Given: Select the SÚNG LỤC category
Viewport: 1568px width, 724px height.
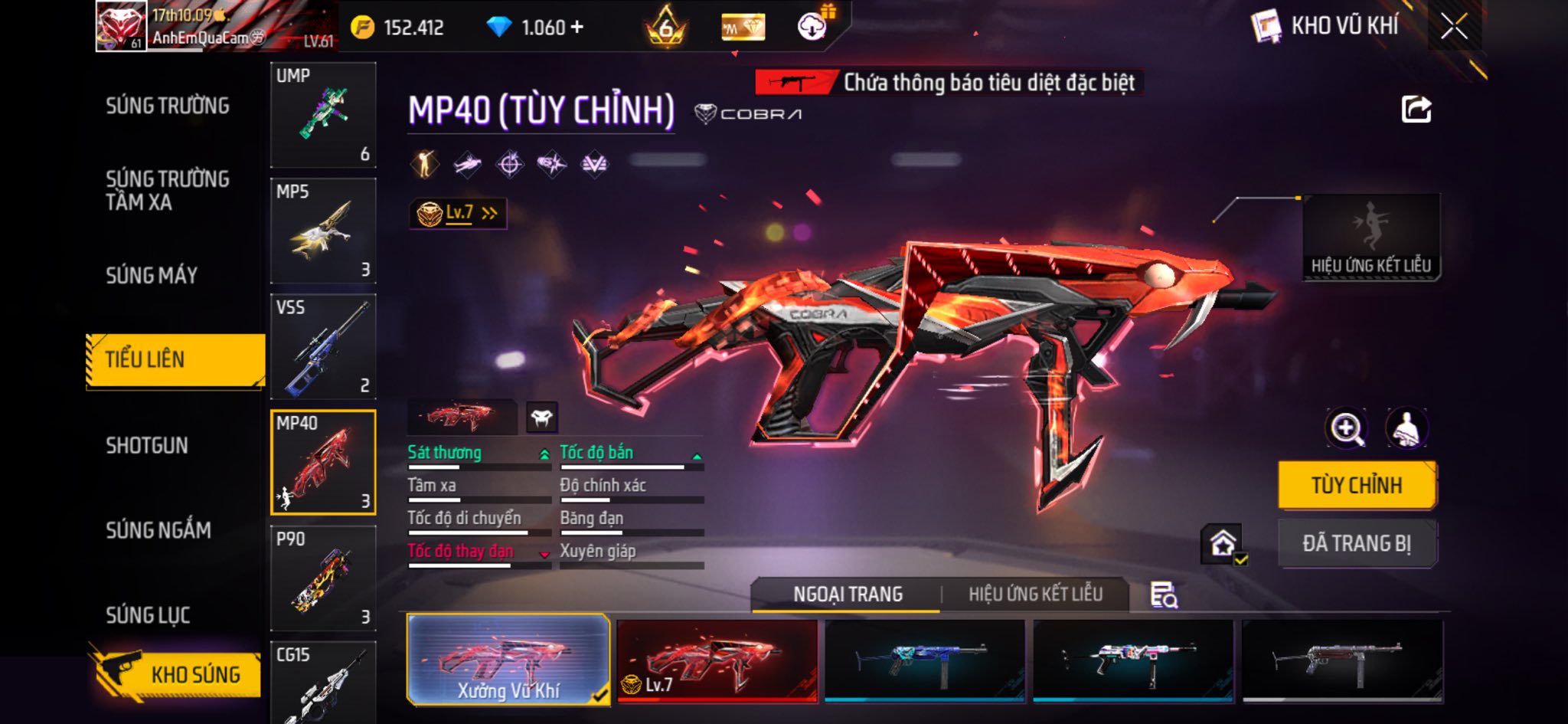Looking at the screenshot, I should (x=148, y=614).
